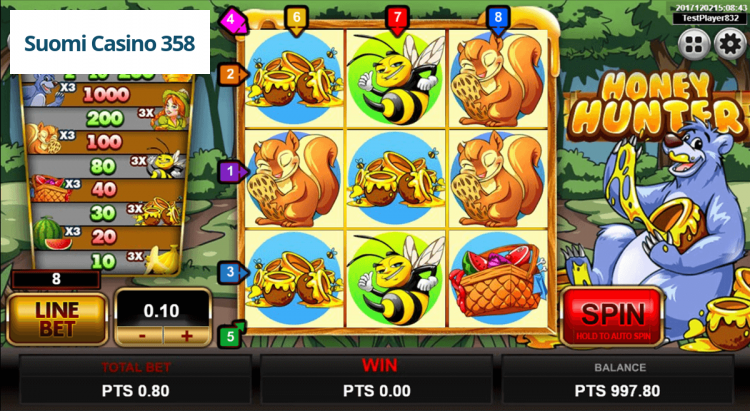Select payline marker number 7
750x411 pixels.
397,17
